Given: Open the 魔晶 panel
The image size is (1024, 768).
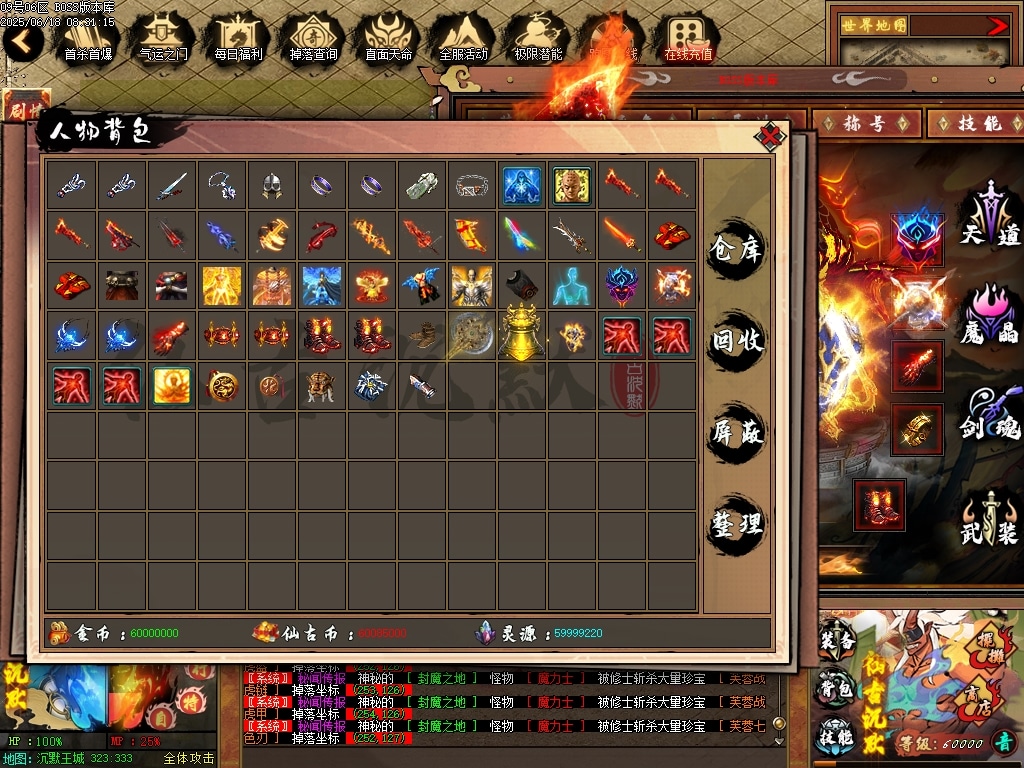Looking at the screenshot, I should tap(990, 314).
